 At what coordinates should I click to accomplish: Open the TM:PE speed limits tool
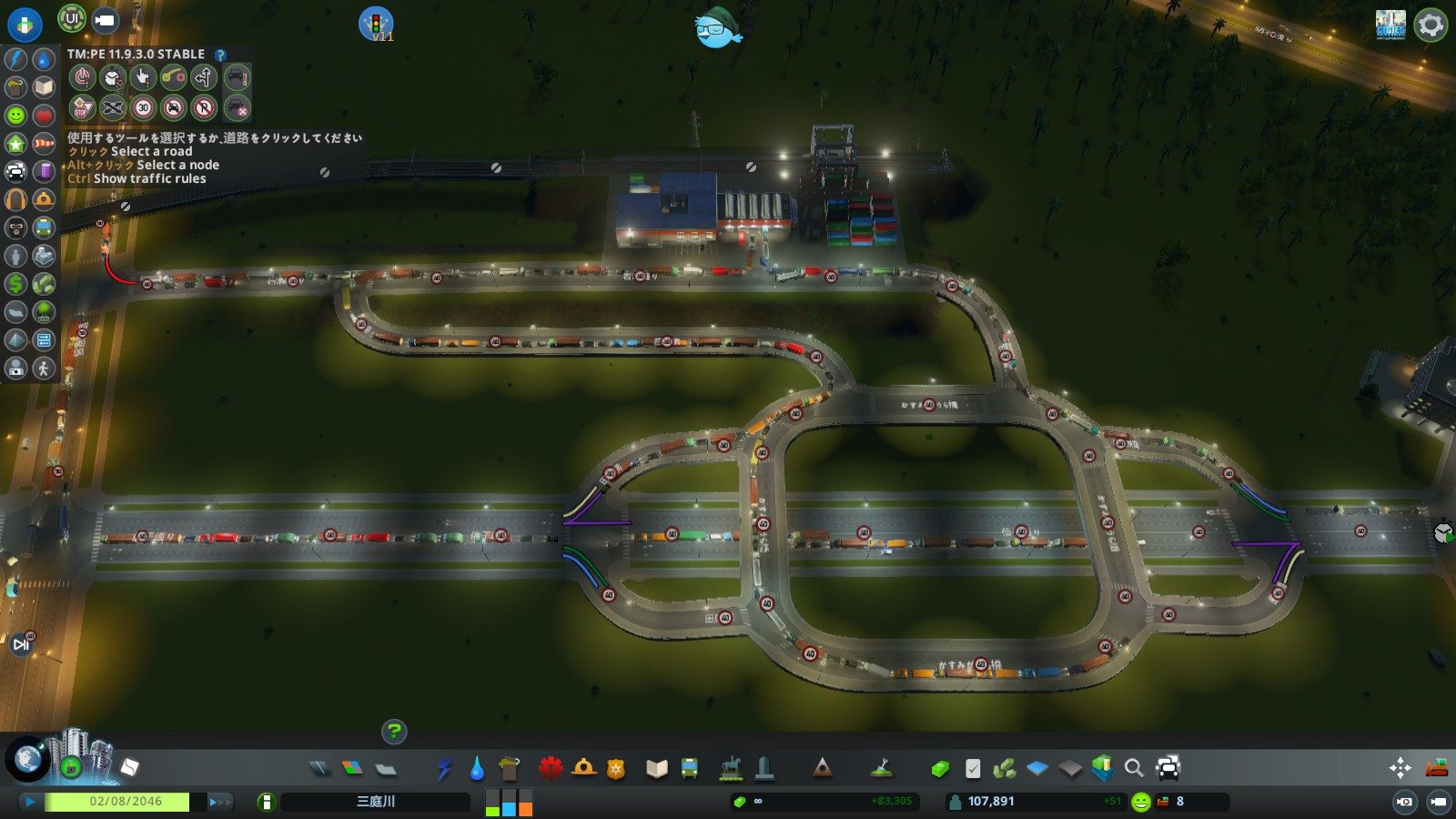[143, 108]
